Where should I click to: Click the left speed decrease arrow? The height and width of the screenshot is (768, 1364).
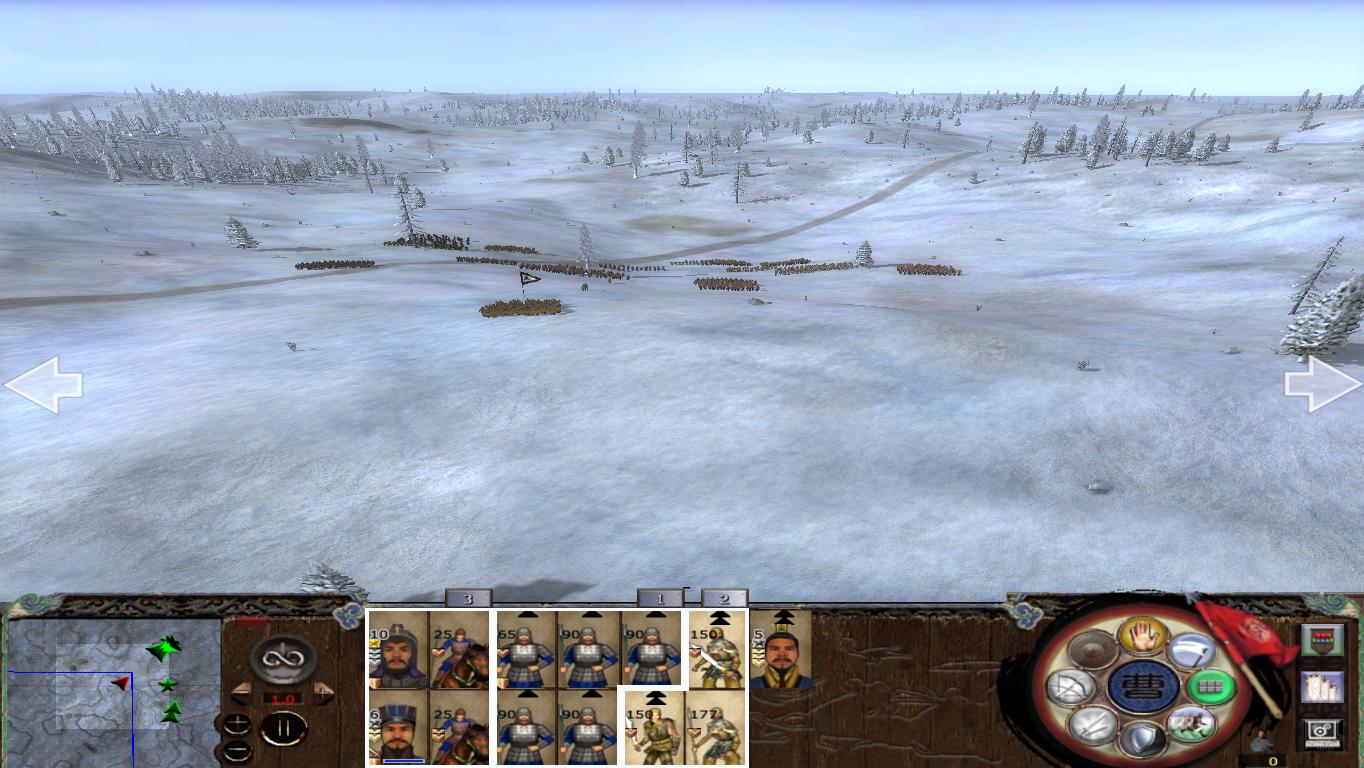tap(243, 694)
